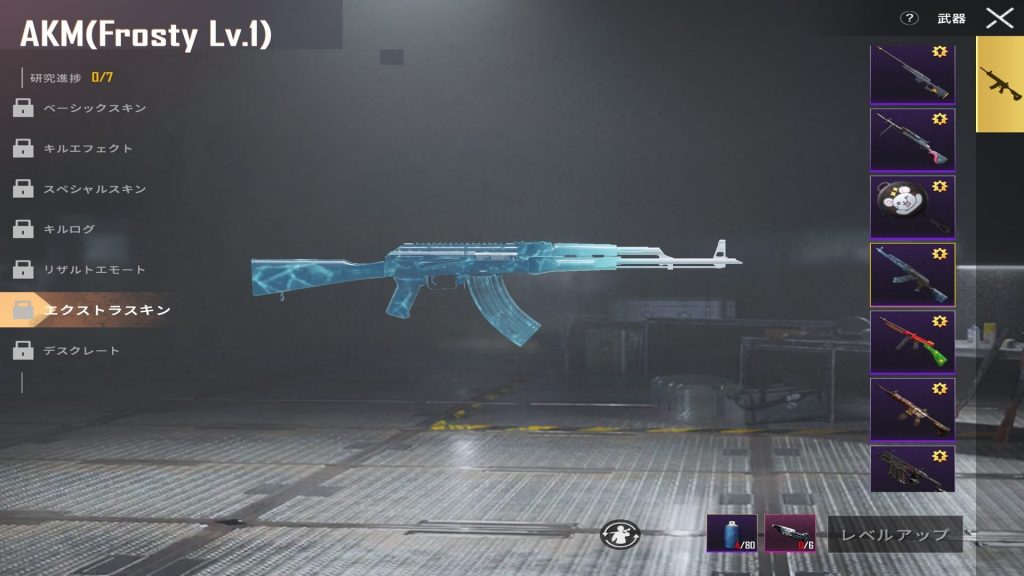Select the blue Frosty AKM thumbnail
The height and width of the screenshot is (576, 1024).
tap(912, 274)
